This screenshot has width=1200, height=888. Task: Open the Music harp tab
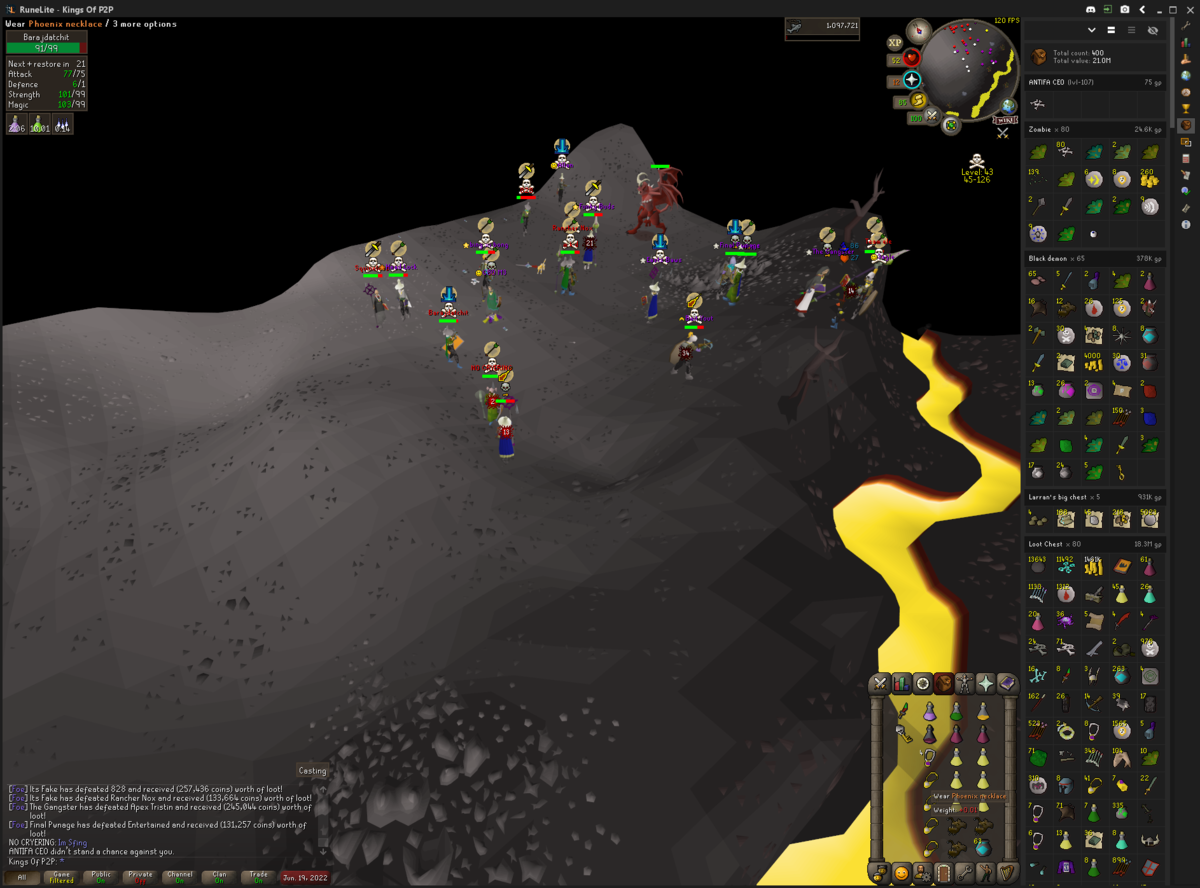coord(1008,873)
